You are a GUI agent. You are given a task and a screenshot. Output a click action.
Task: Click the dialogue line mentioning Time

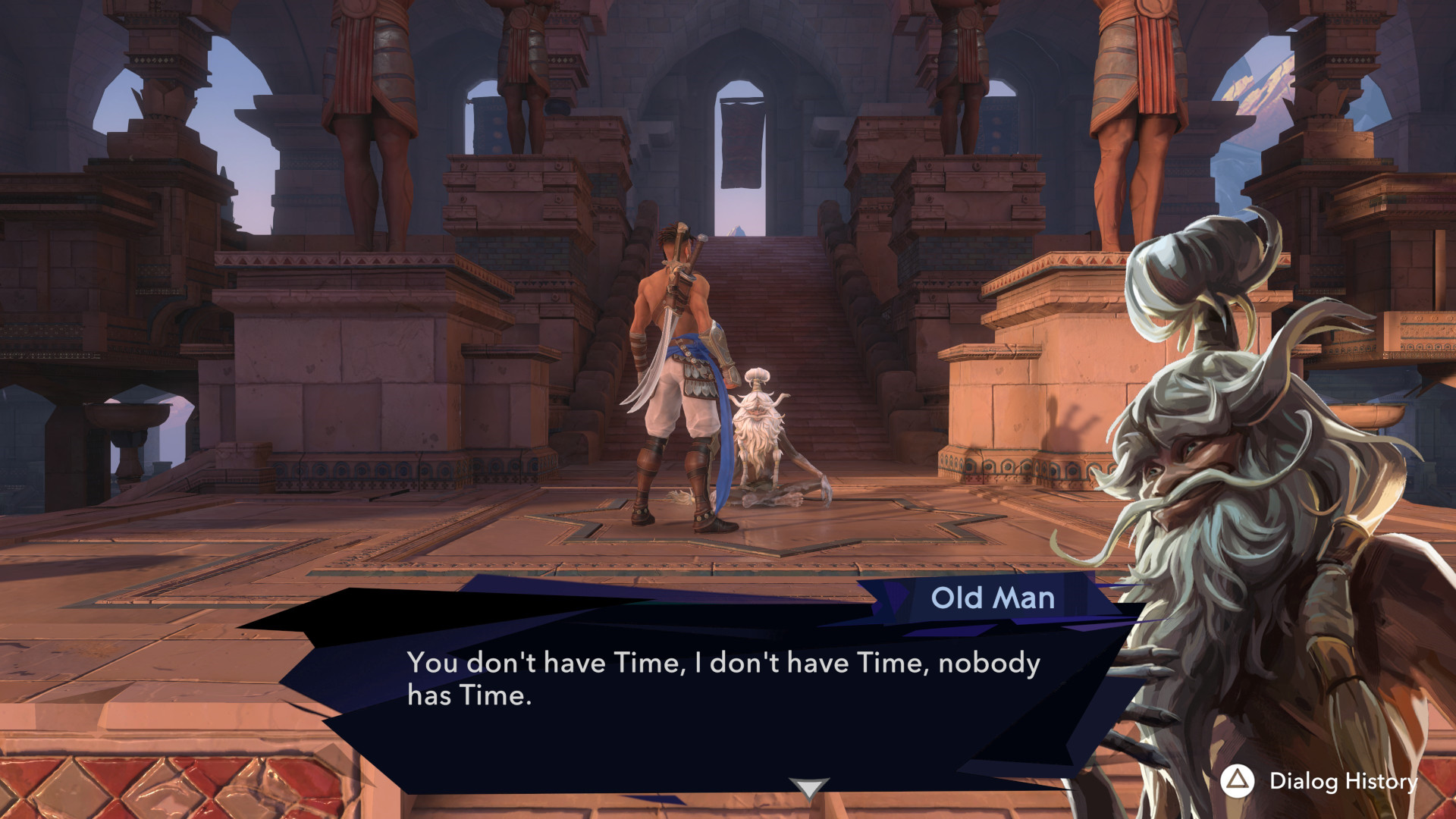point(724,664)
